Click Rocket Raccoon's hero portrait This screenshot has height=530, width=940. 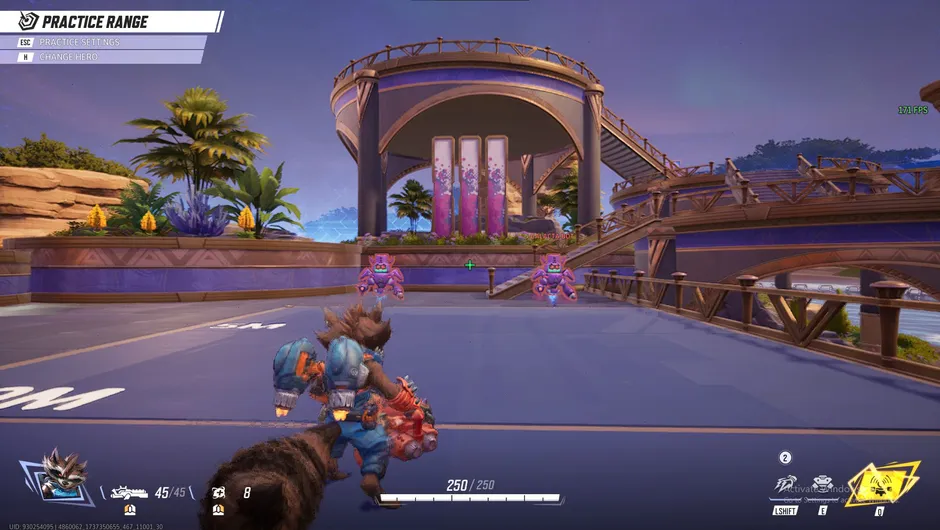click(x=64, y=475)
